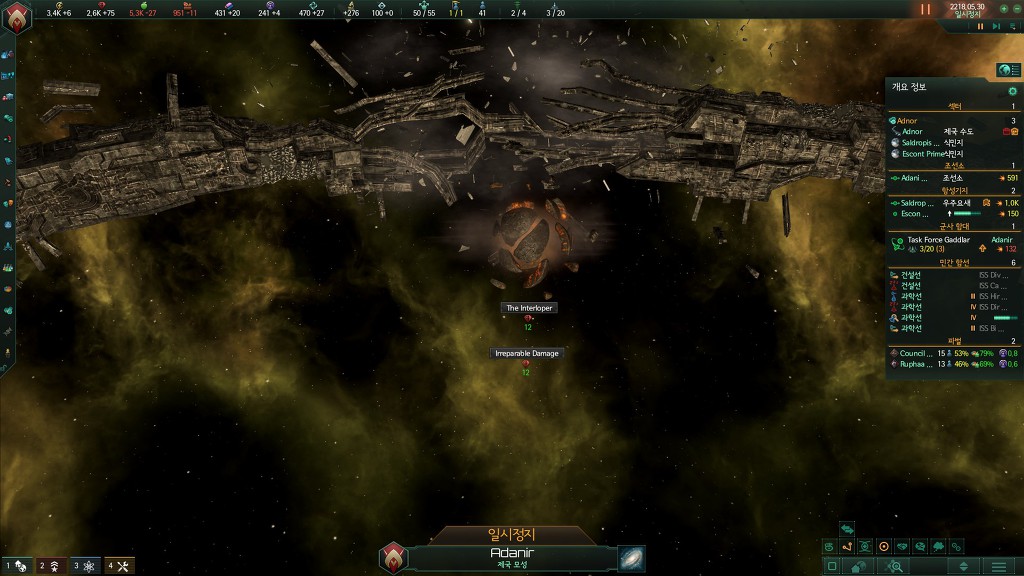Select bottom tab 4 with tools icon
Image resolution: width=1024 pixels, height=576 pixels.
pos(119,566)
